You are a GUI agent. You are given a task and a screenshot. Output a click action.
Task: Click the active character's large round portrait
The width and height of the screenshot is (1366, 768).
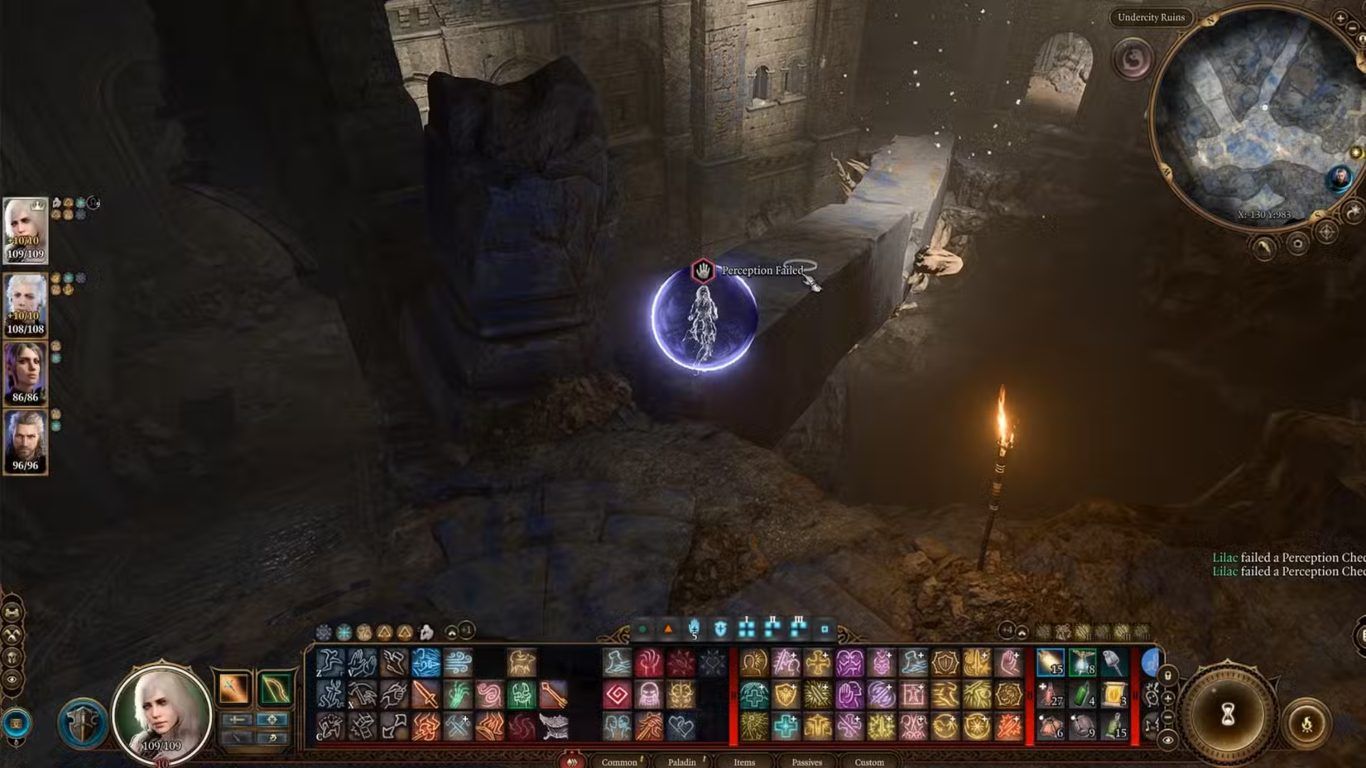click(x=161, y=712)
